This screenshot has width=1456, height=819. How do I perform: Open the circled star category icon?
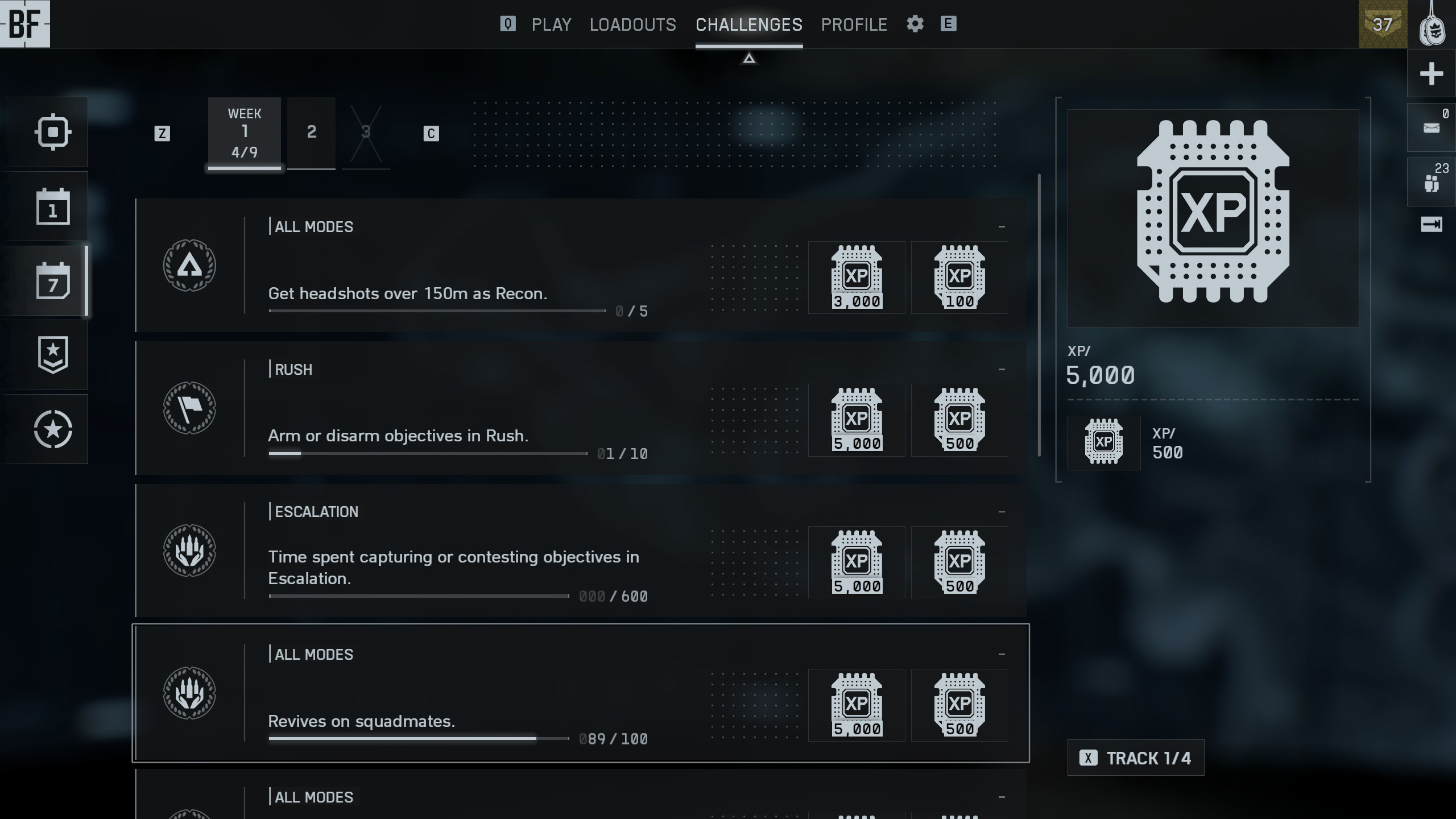click(52, 429)
